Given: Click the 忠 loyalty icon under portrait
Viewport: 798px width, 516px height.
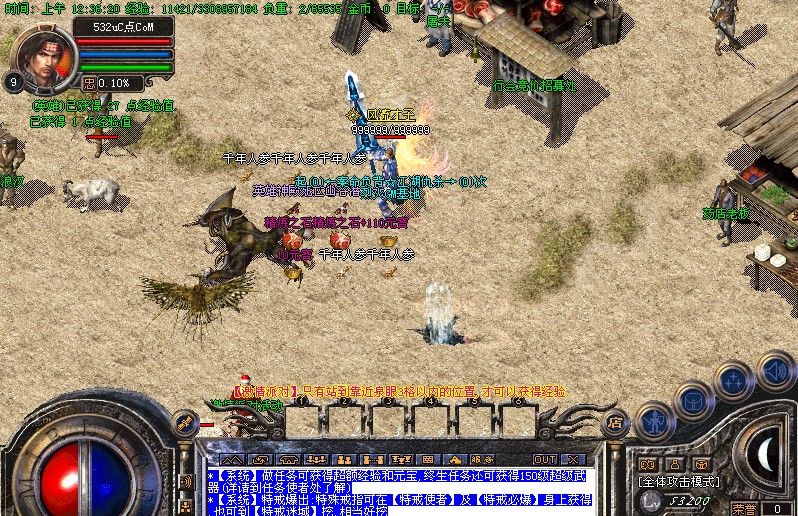Looking at the screenshot, I should point(89,83).
